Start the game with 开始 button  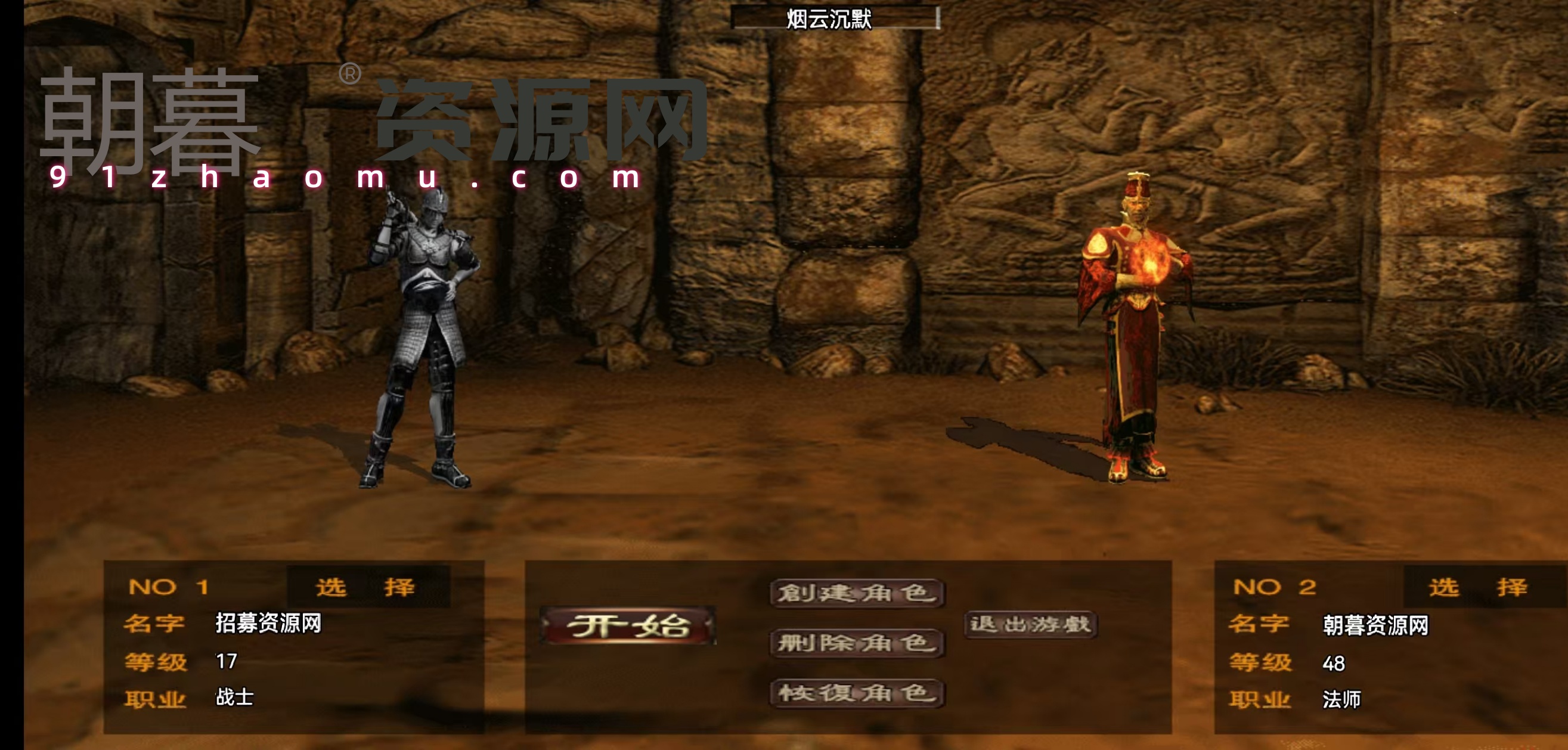point(628,625)
